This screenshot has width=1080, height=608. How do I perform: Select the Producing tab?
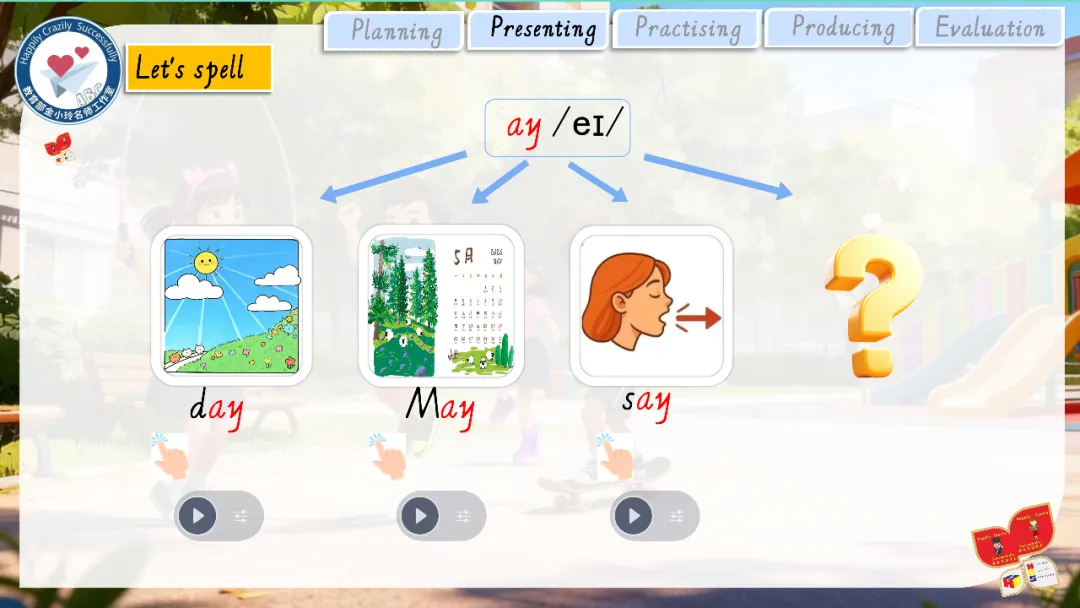pos(840,28)
